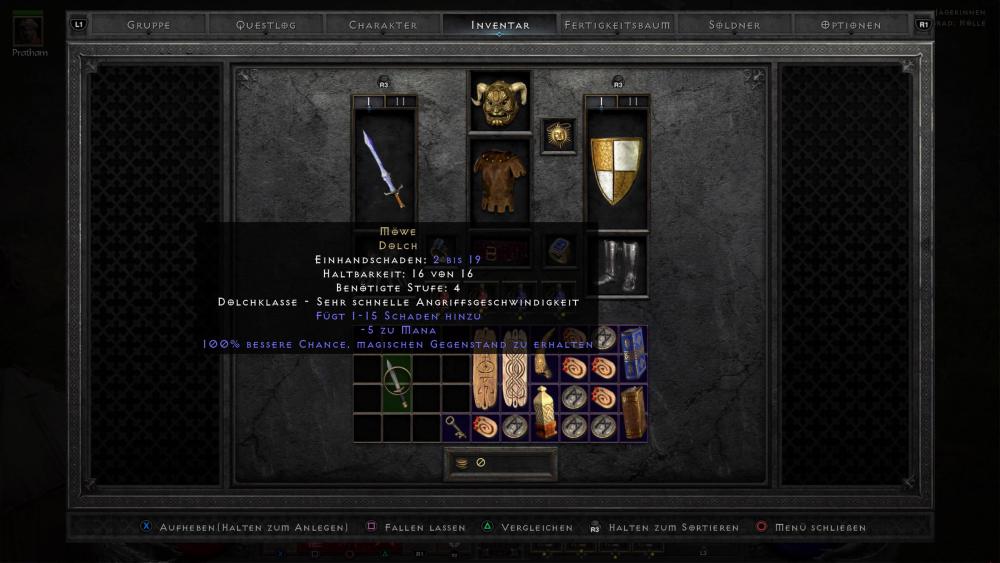Switch to the Söldner tab
Viewport: 1000px width, 563px height.
point(734,25)
